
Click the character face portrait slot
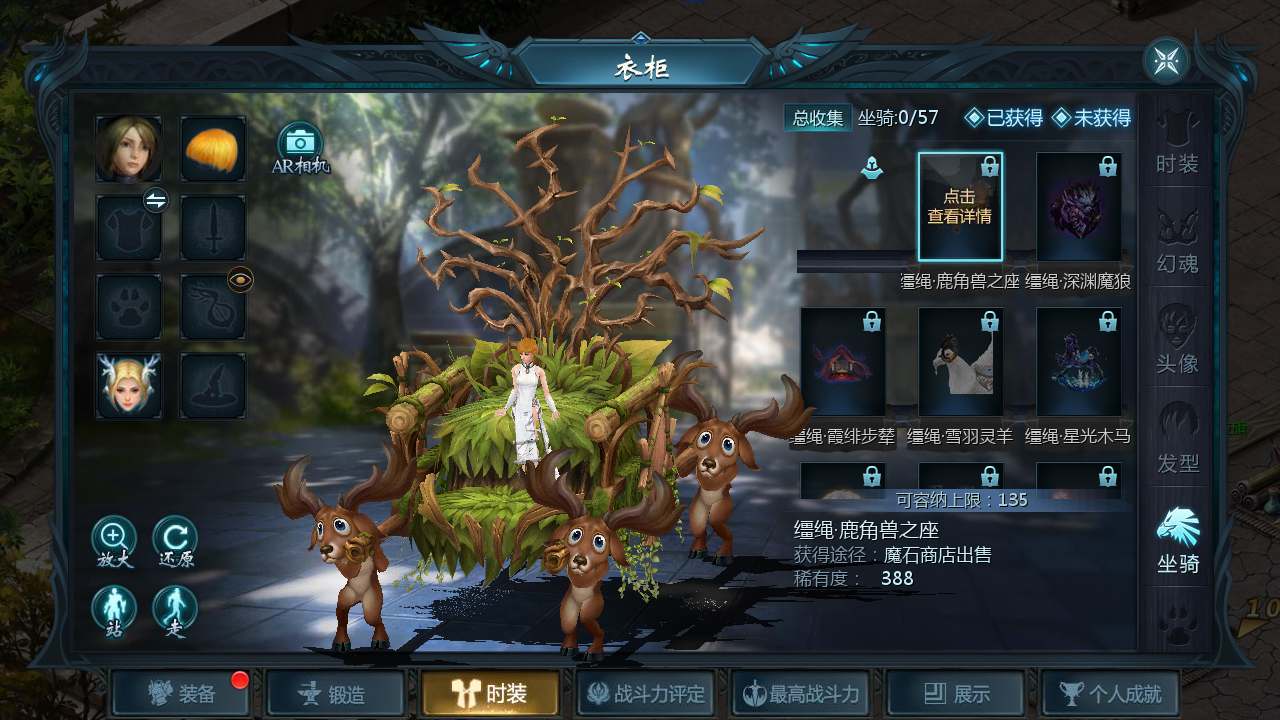128,148
